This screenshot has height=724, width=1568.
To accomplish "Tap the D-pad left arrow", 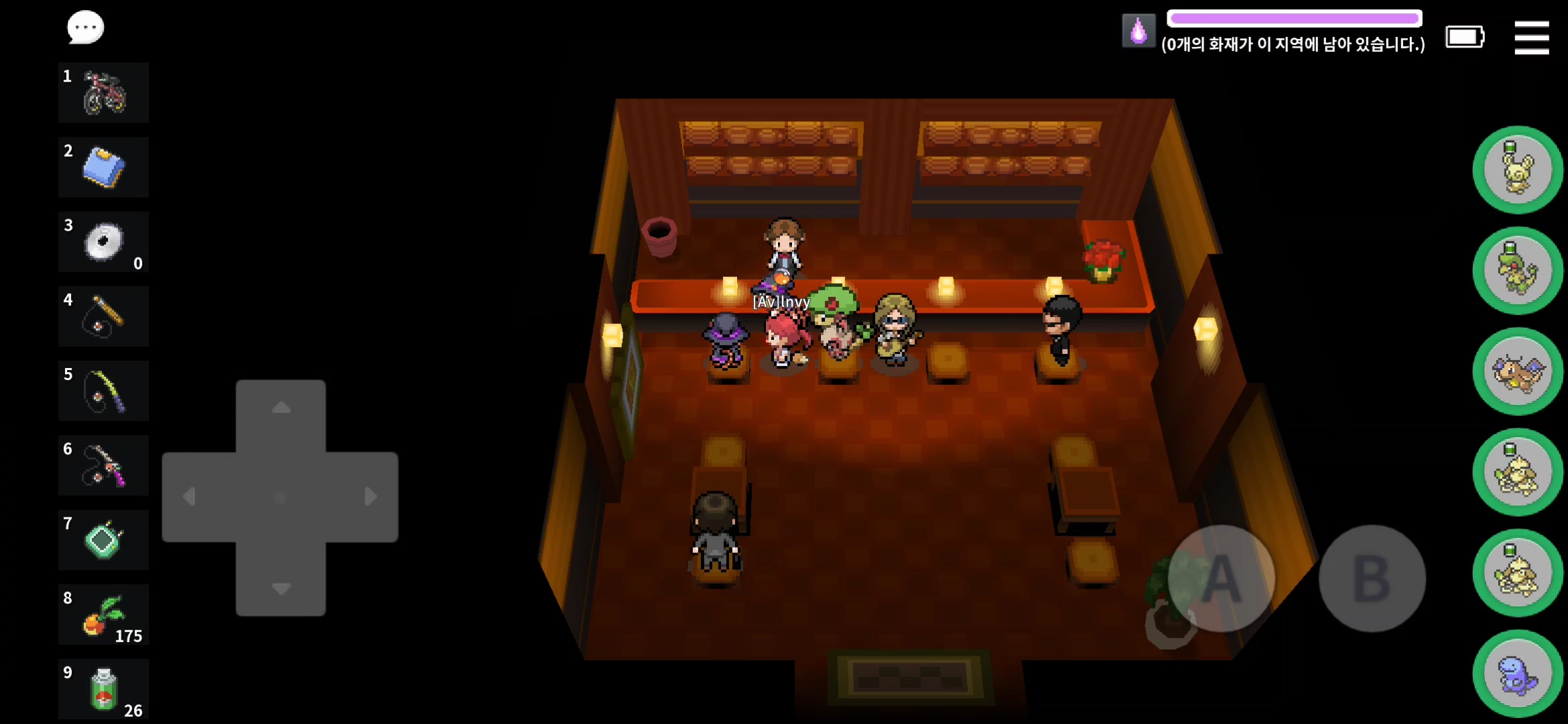I will coord(190,497).
